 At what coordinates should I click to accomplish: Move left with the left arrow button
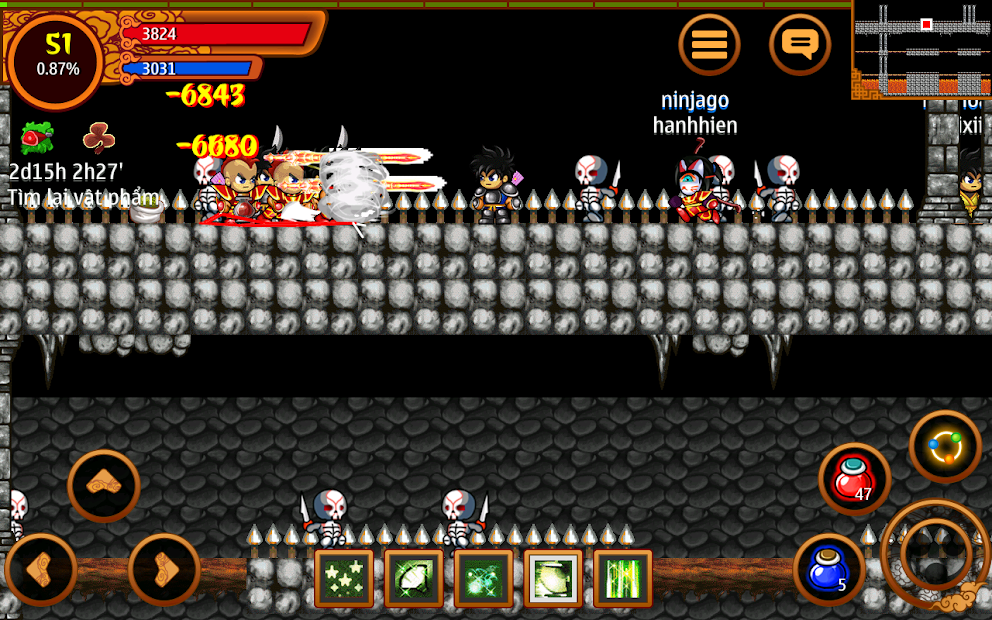[x=41, y=569]
